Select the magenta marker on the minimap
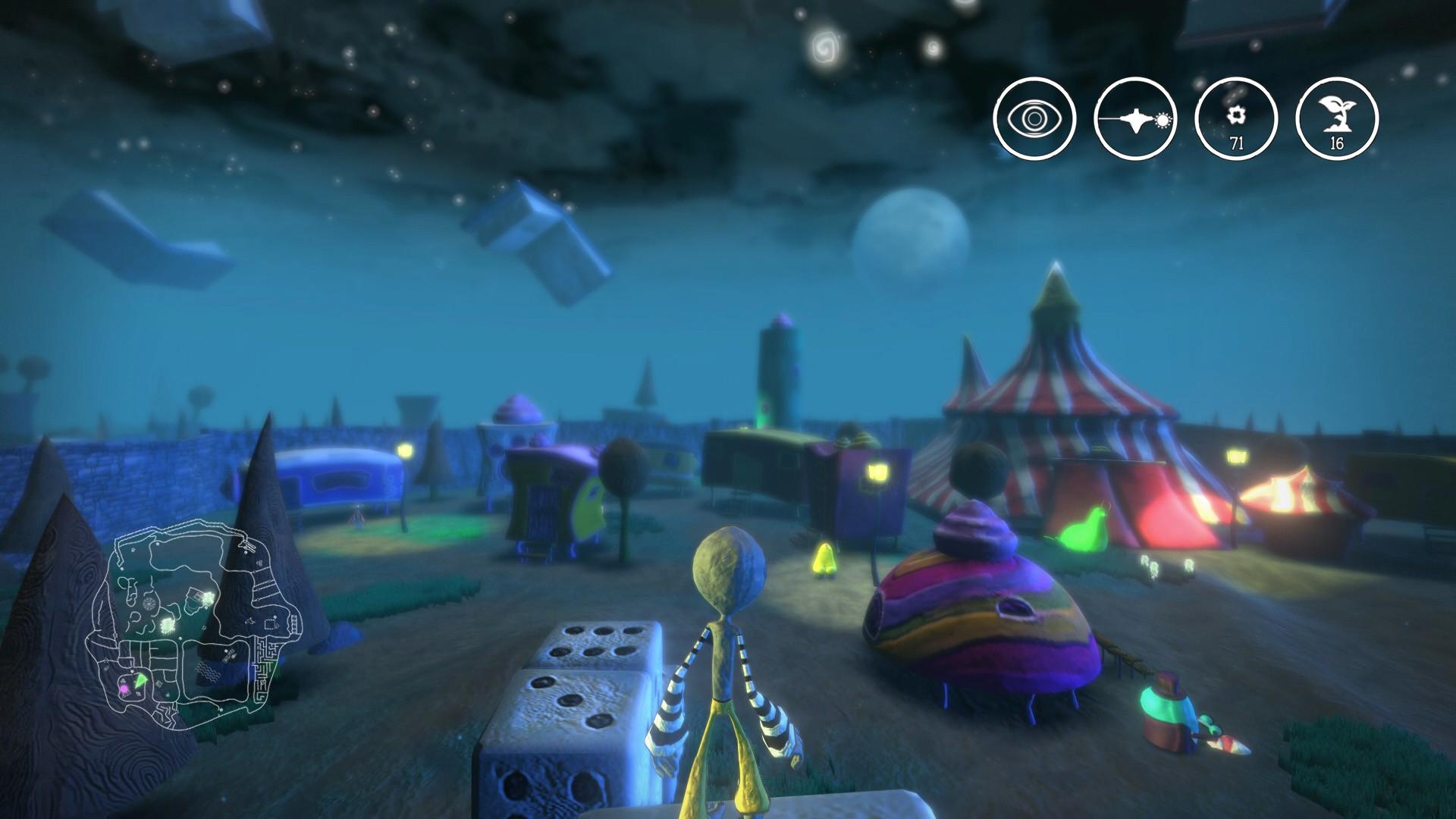Viewport: 1456px width, 819px height. pos(124,689)
